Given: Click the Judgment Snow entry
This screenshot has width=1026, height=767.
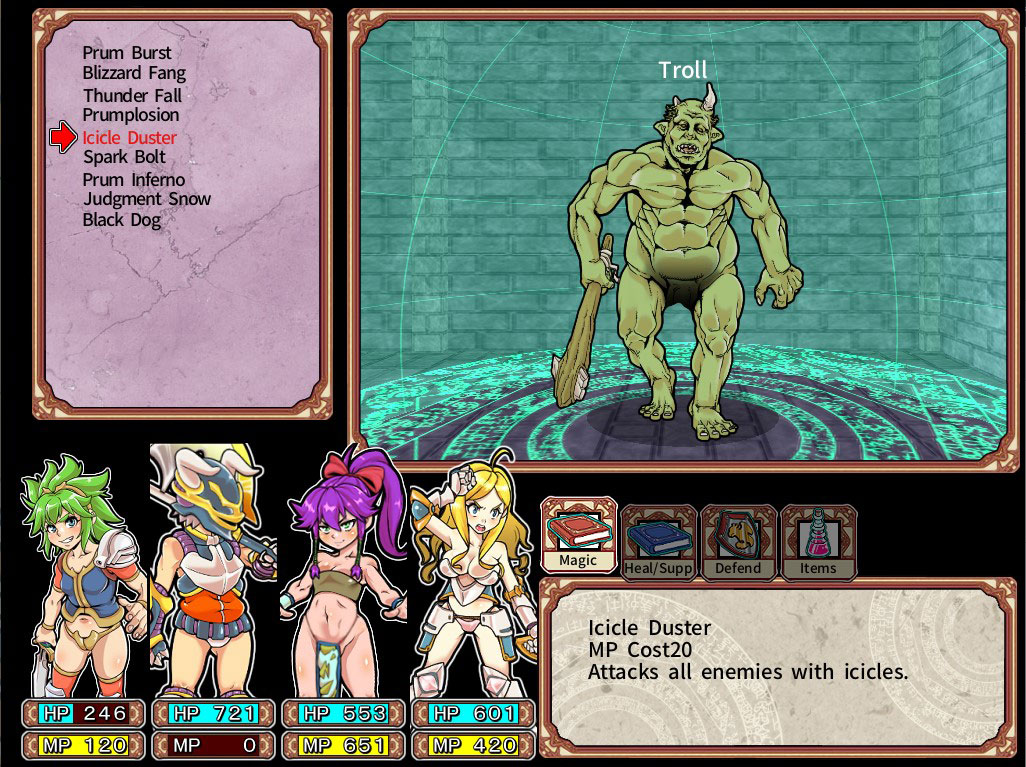Looking at the screenshot, I should pos(147,199).
